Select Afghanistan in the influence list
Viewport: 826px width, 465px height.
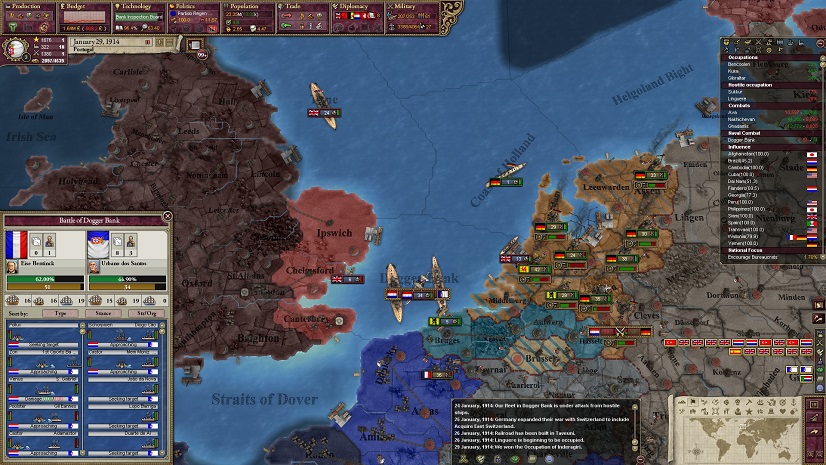(x=750, y=154)
